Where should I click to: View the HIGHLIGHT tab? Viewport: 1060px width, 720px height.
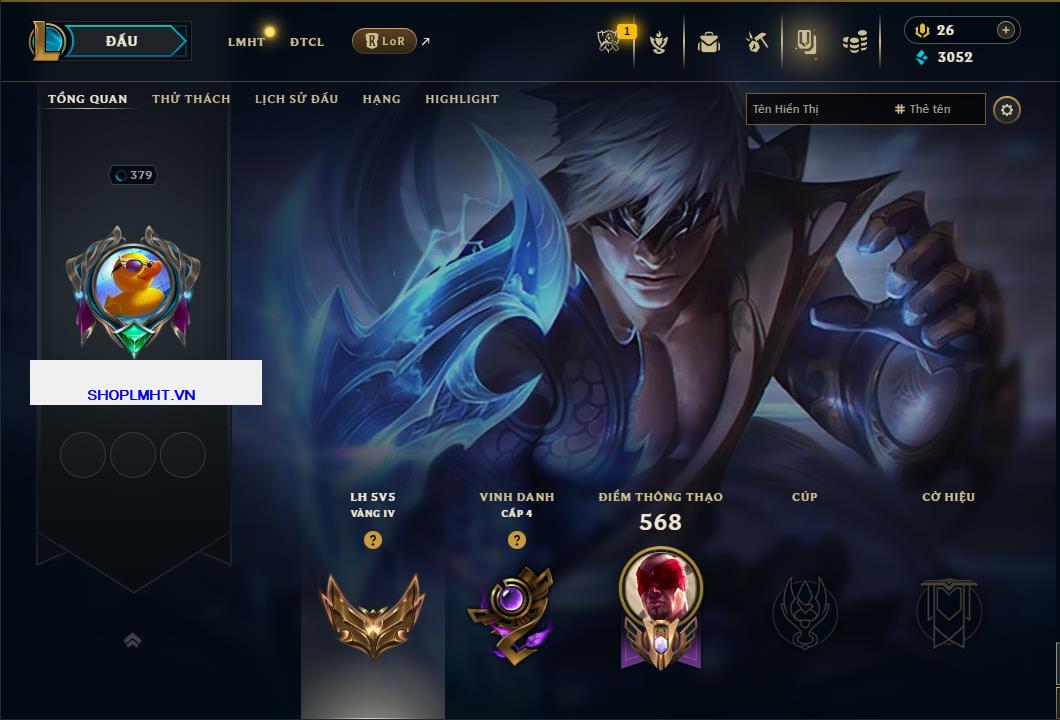[462, 99]
